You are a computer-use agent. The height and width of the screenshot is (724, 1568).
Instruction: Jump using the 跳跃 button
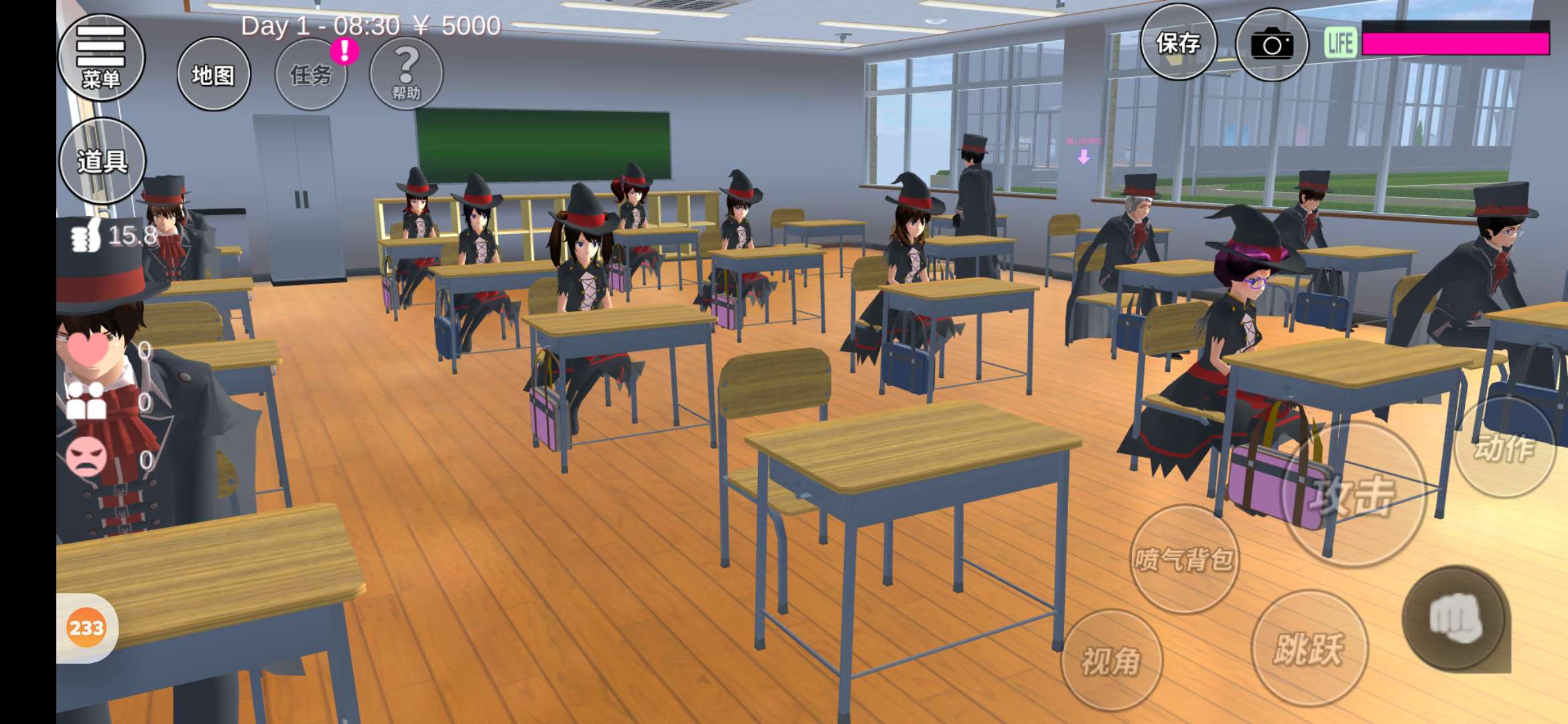coord(1309,648)
